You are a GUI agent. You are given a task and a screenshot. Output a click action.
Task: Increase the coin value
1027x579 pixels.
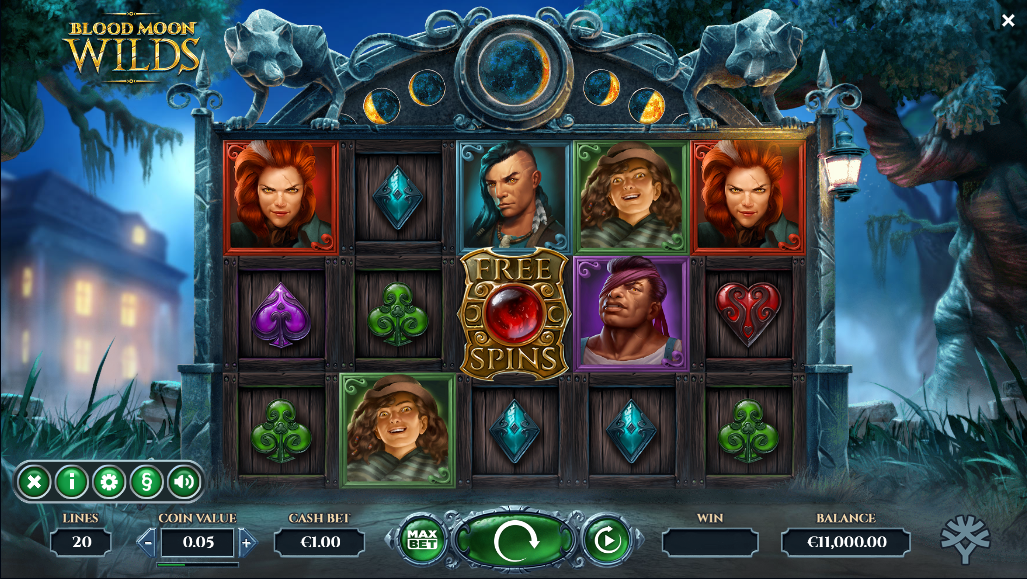[x=247, y=543]
